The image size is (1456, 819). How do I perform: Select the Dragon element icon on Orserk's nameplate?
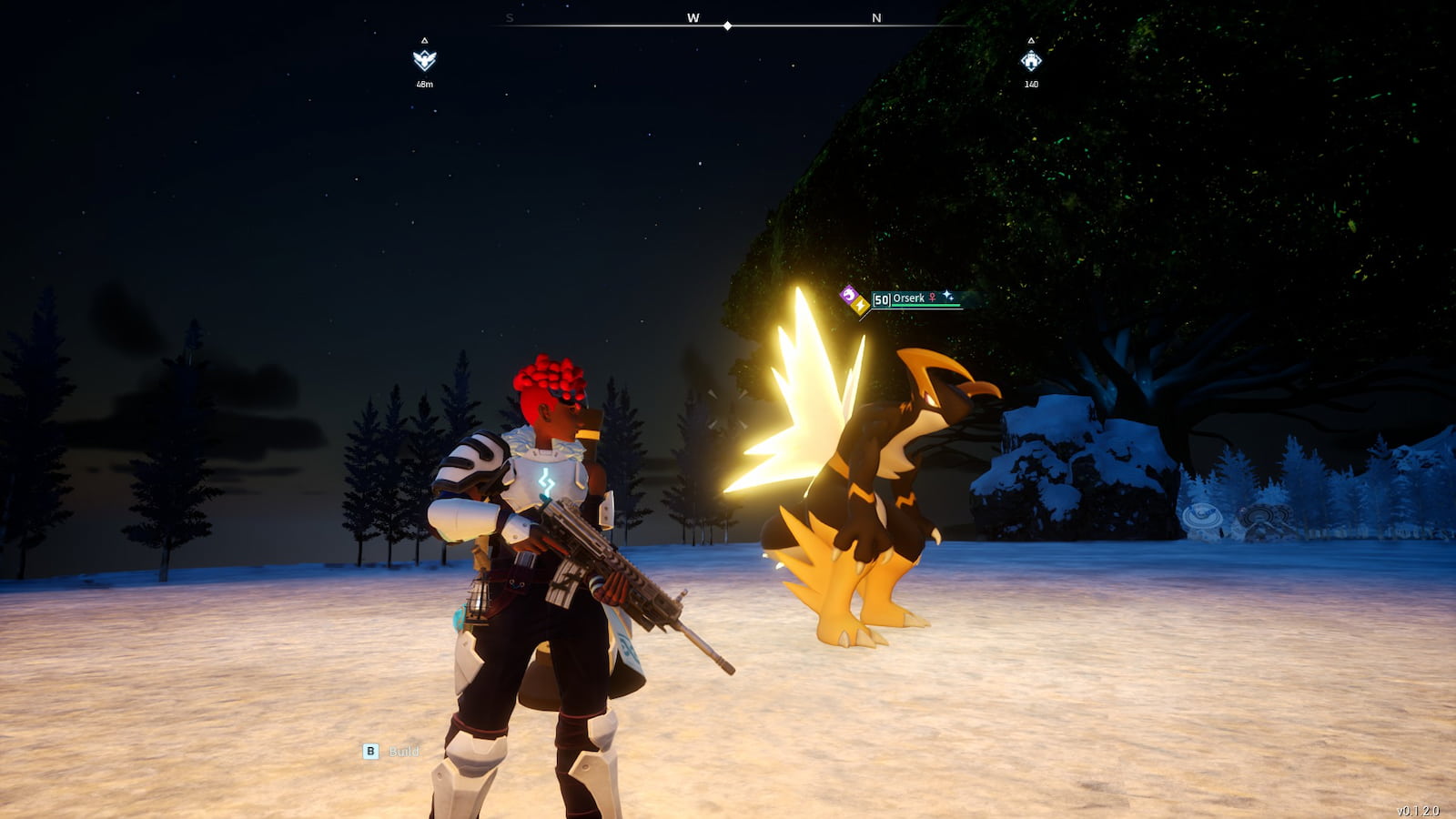pos(849,295)
